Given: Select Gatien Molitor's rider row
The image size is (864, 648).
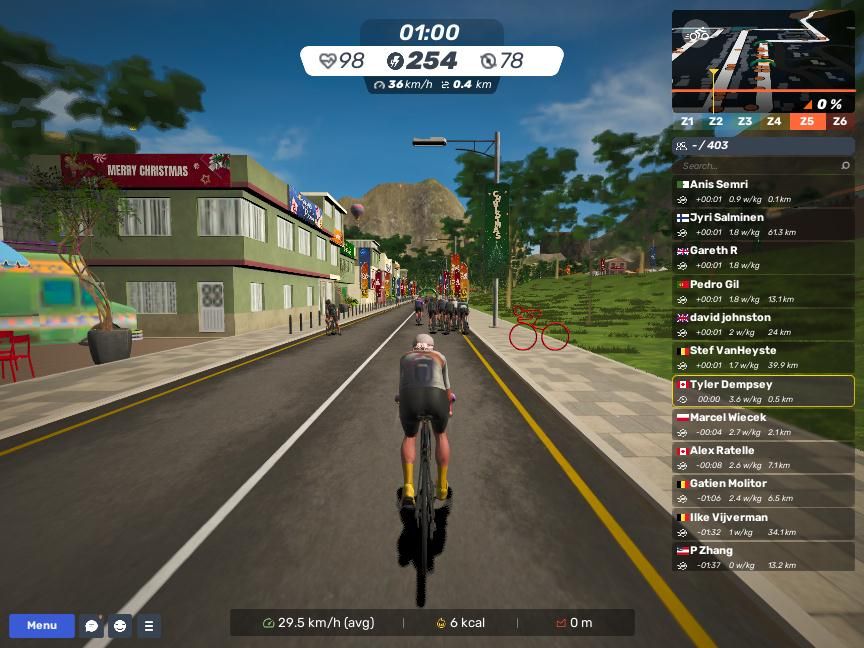Looking at the screenshot, I should [763, 490].
